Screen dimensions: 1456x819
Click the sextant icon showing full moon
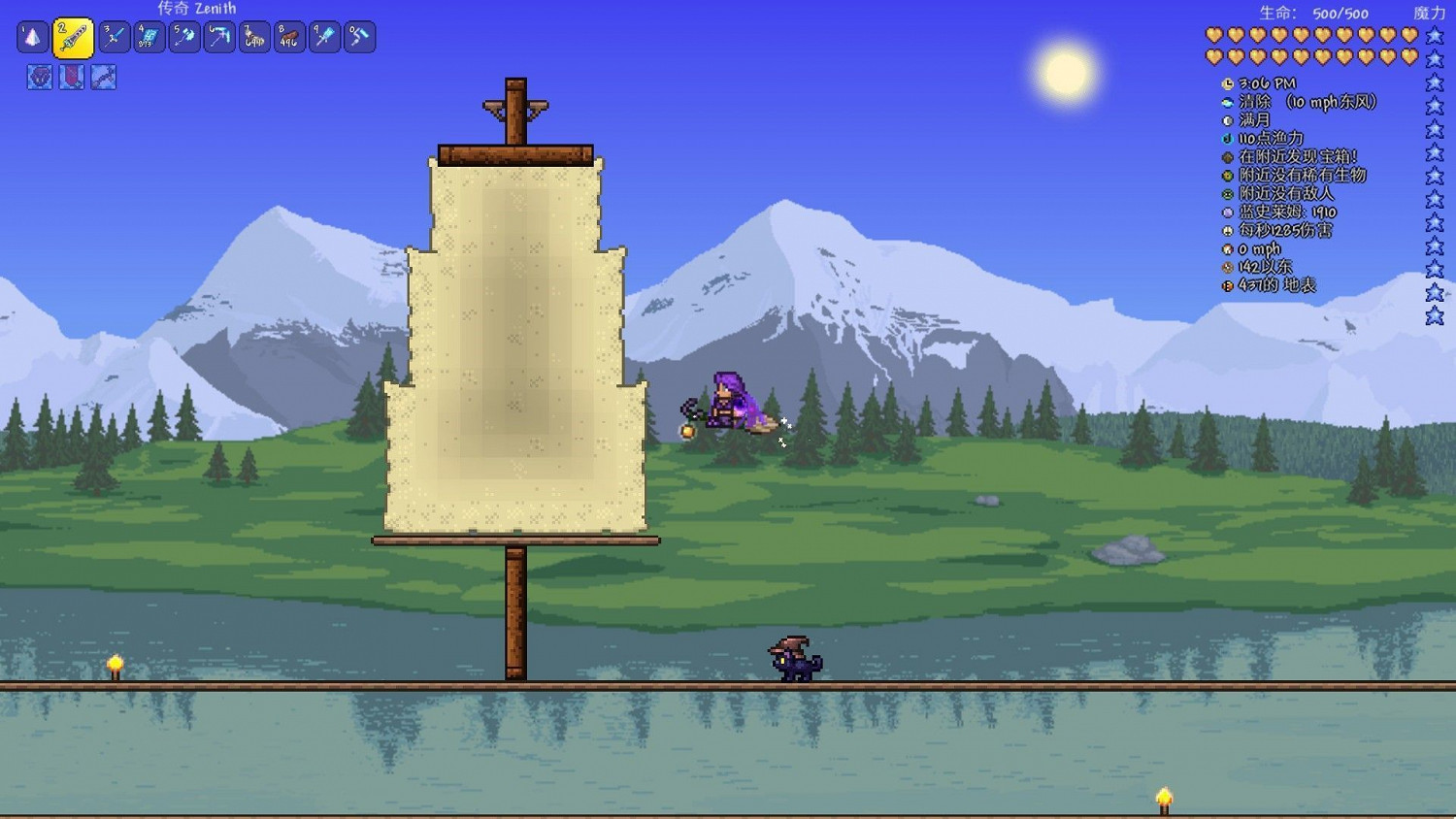(1228, 119)
